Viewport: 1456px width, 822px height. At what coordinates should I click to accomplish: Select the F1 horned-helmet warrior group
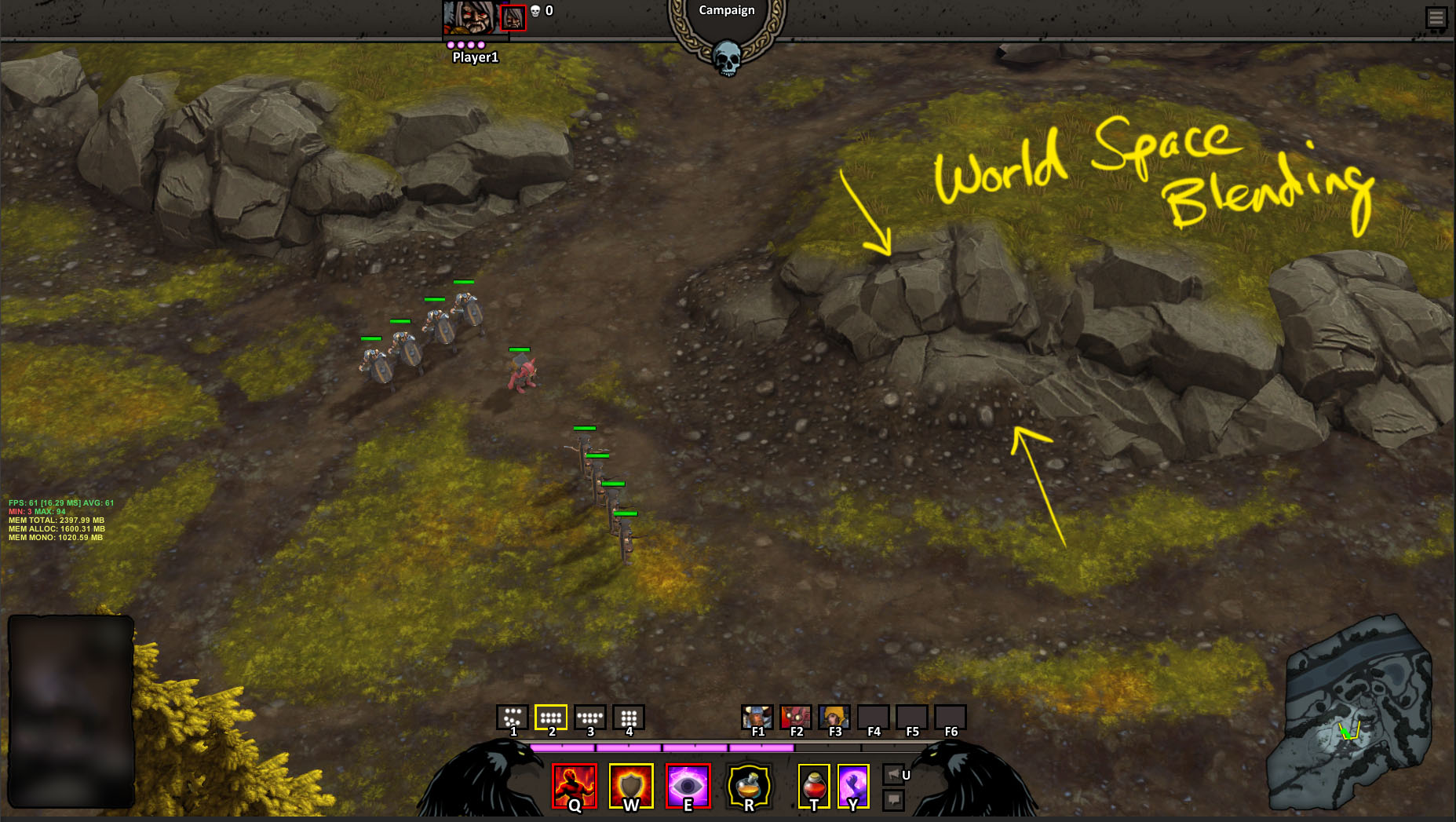click(x=757, y=718)
